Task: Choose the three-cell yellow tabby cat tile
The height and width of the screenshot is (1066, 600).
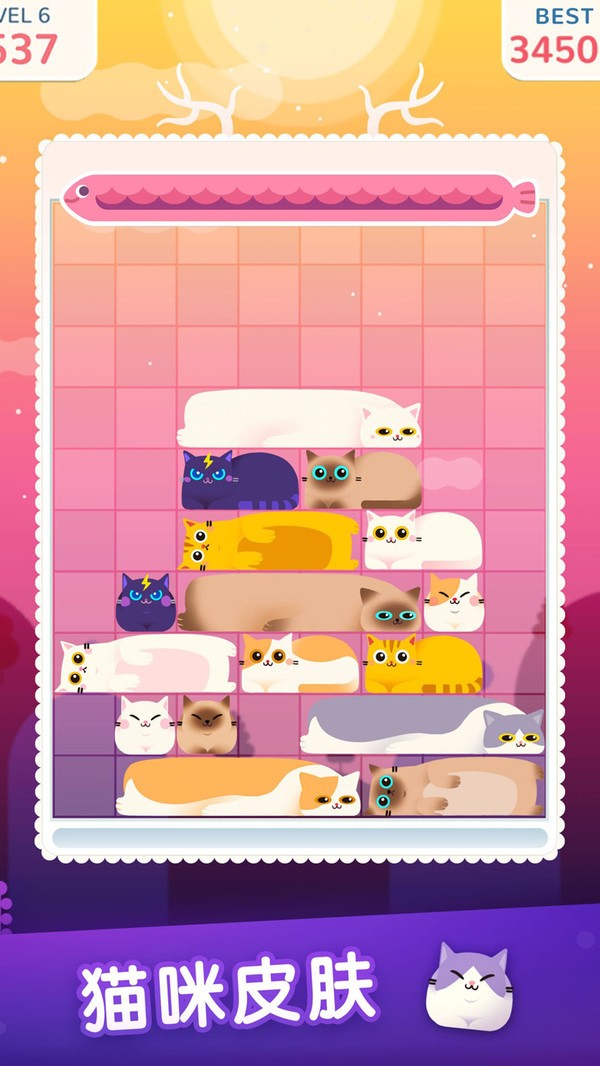Action: click(270, 542)
